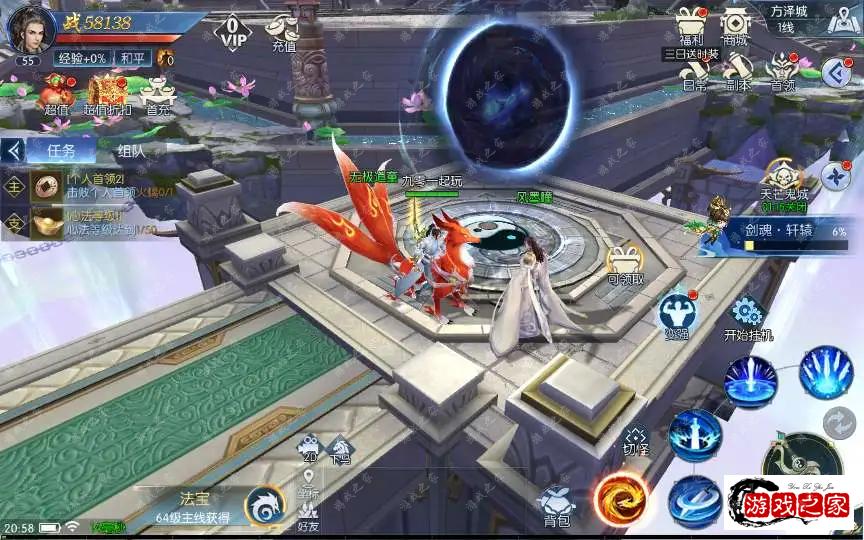
Task: Switch to the 组队 team tab
Action: (x=131, y=151)
